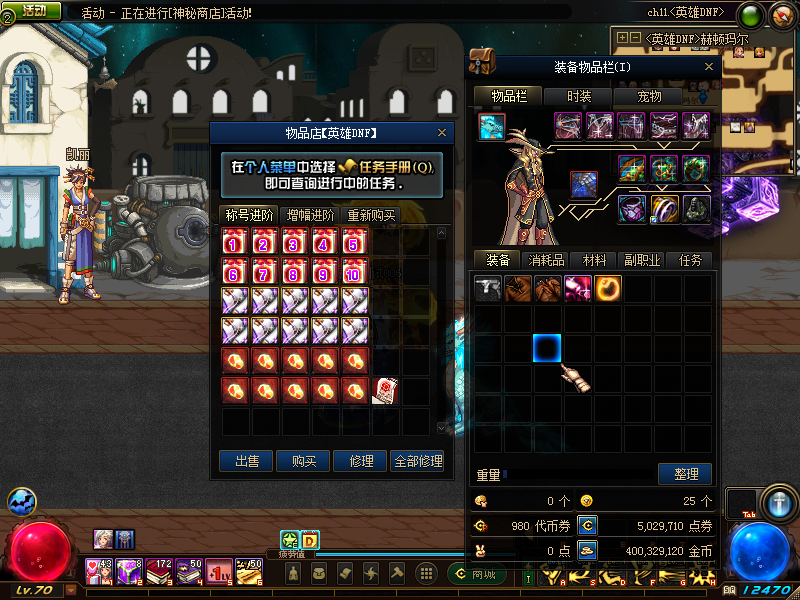Image resolution: width=800 pixels, height=600 pixels.
Task: Choose the 修理 repair button
Action: (x=360, y=461)
